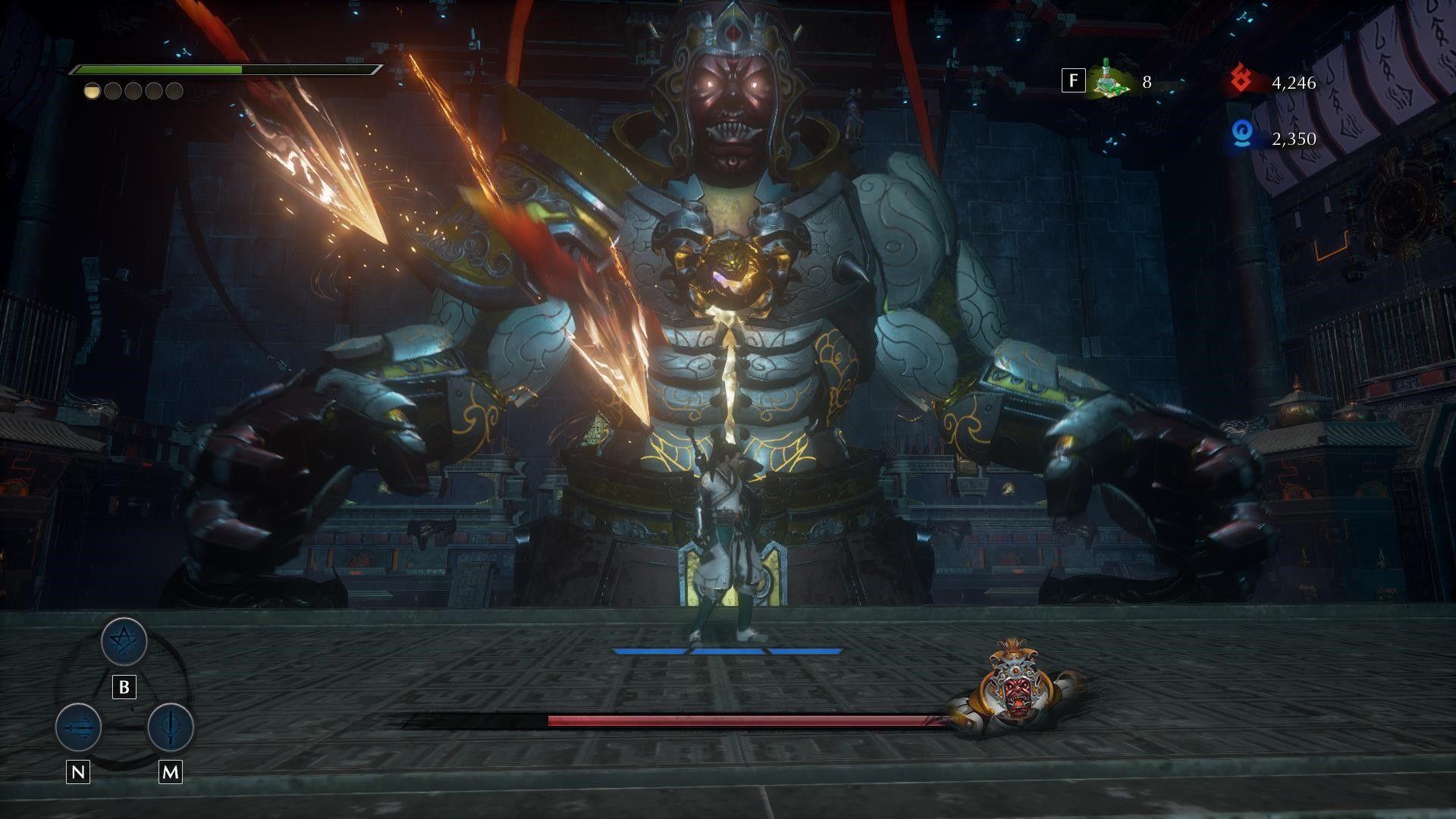Image resolution: width=1456 pixels, height=819 pixels.
Task: Use the vertical sword skill
Action: click(170, 726)
